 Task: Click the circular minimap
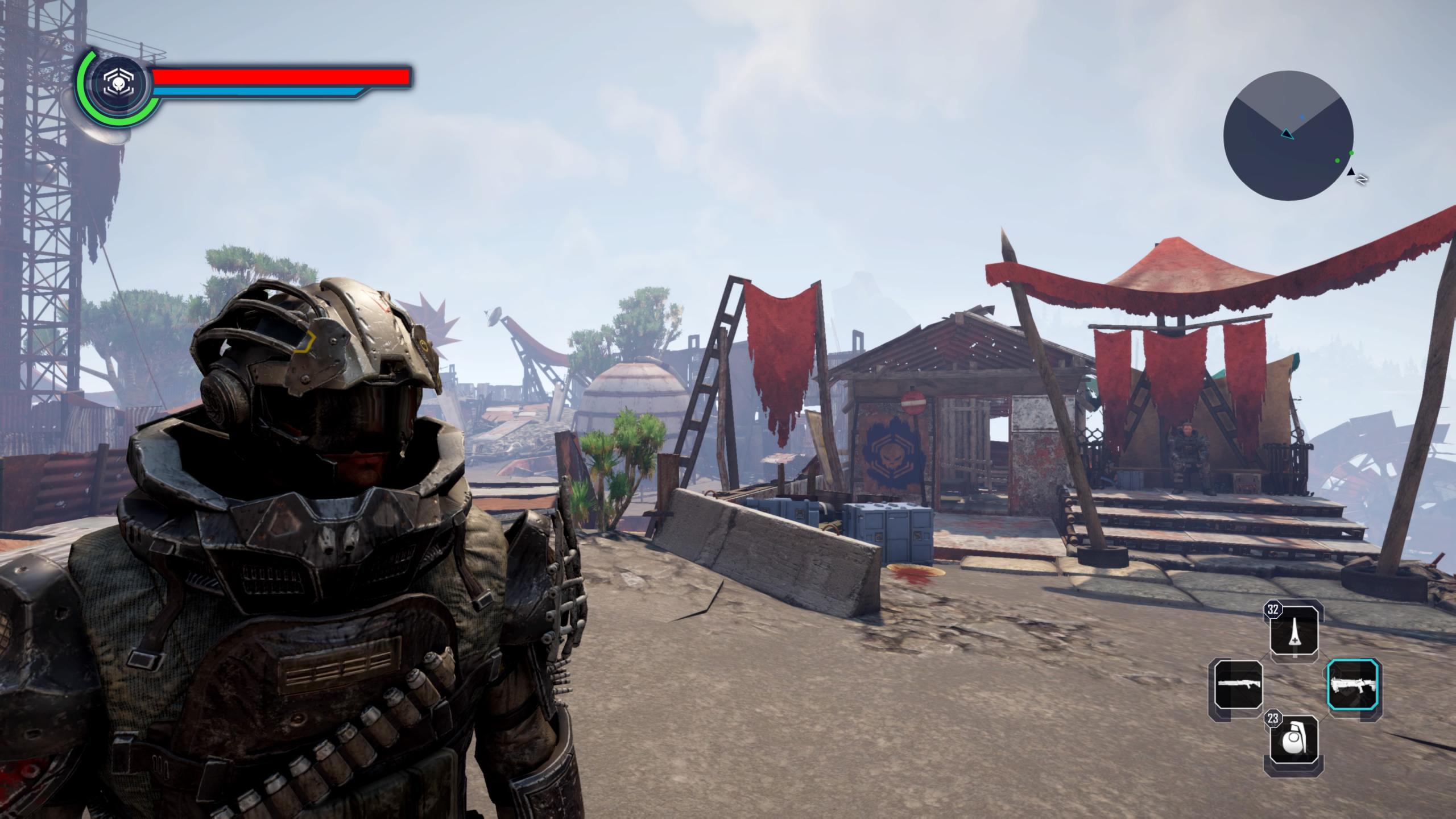point(1288,135)
